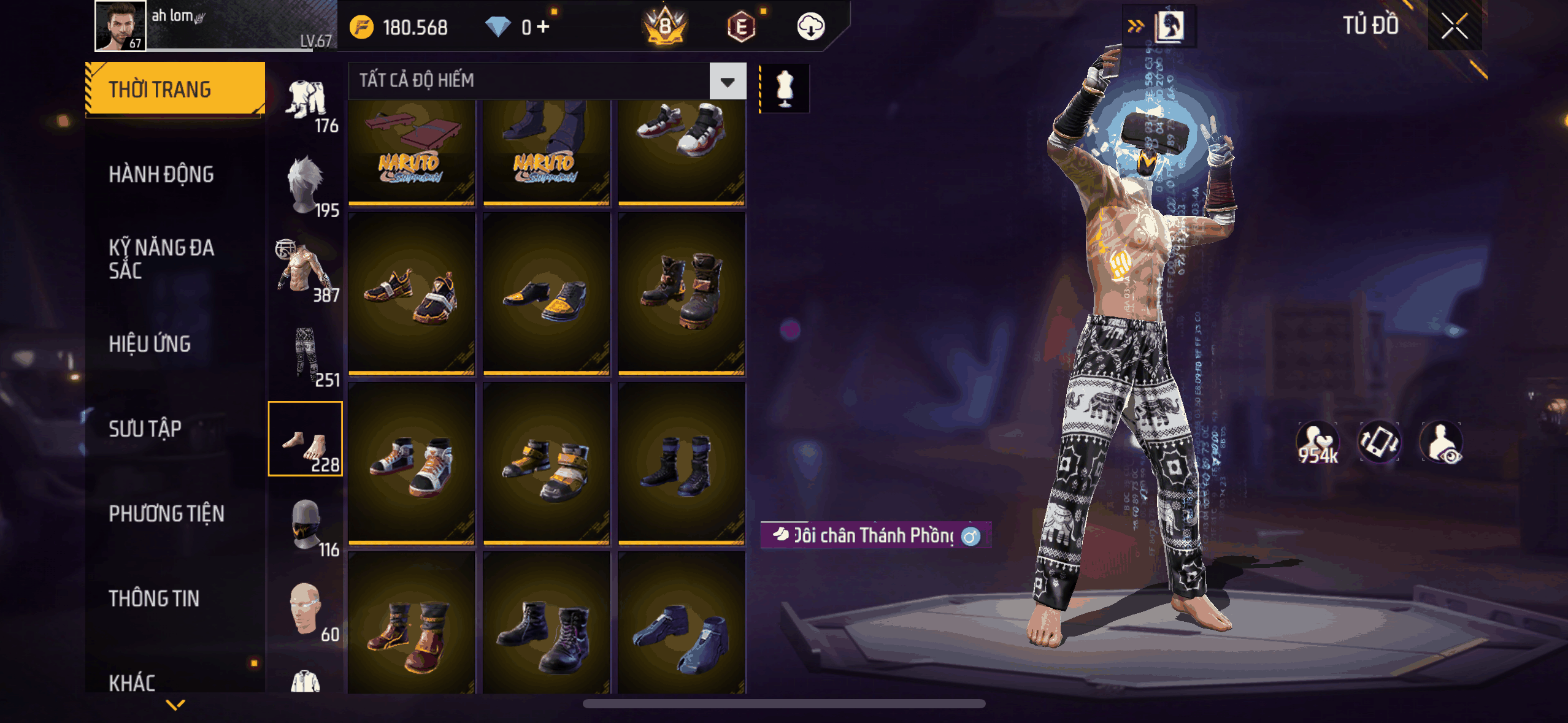Open the THỜI TRANG tab

[175, 89]
